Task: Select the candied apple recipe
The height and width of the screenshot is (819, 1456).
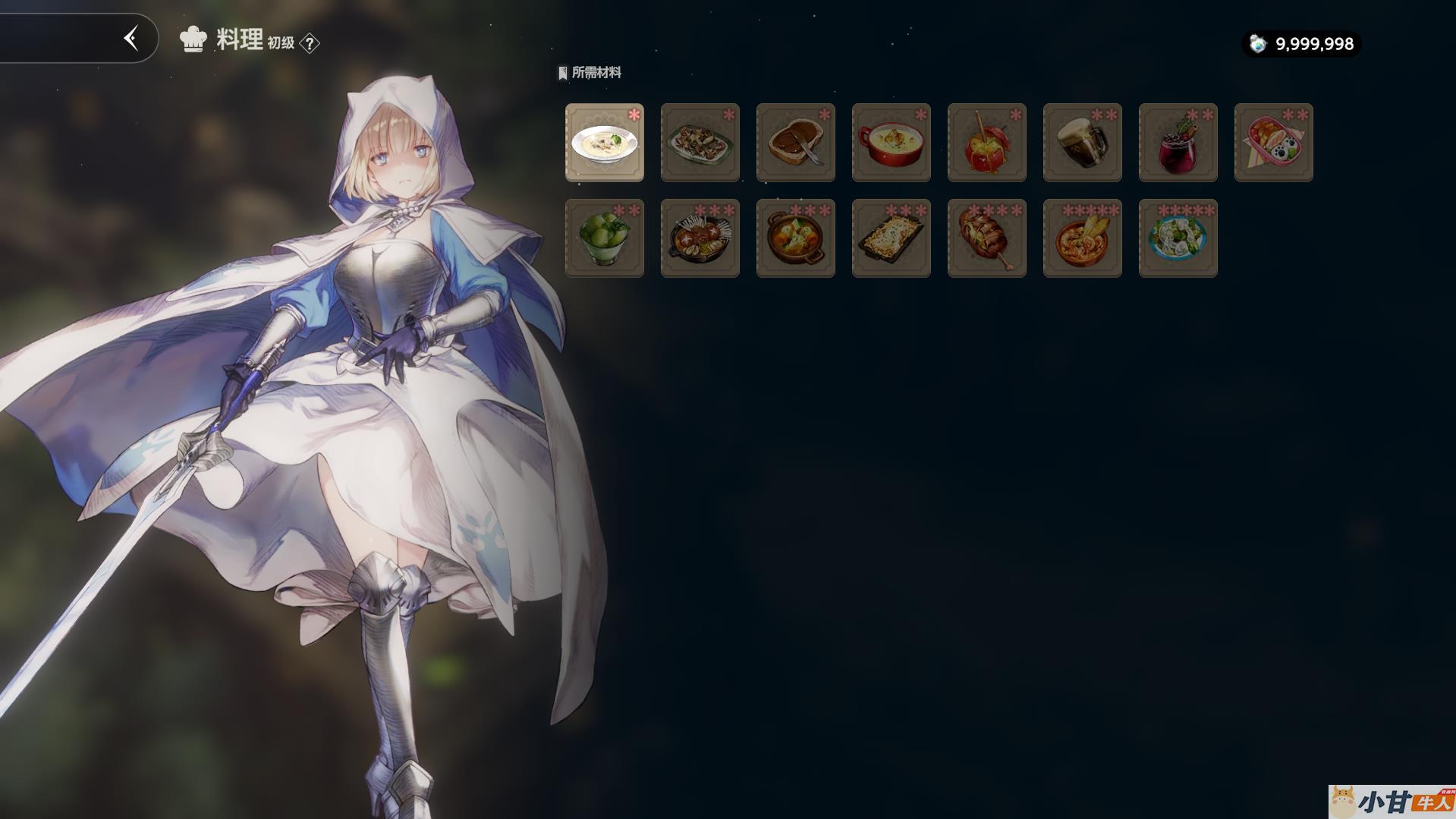Action: (x=986, y=143)
